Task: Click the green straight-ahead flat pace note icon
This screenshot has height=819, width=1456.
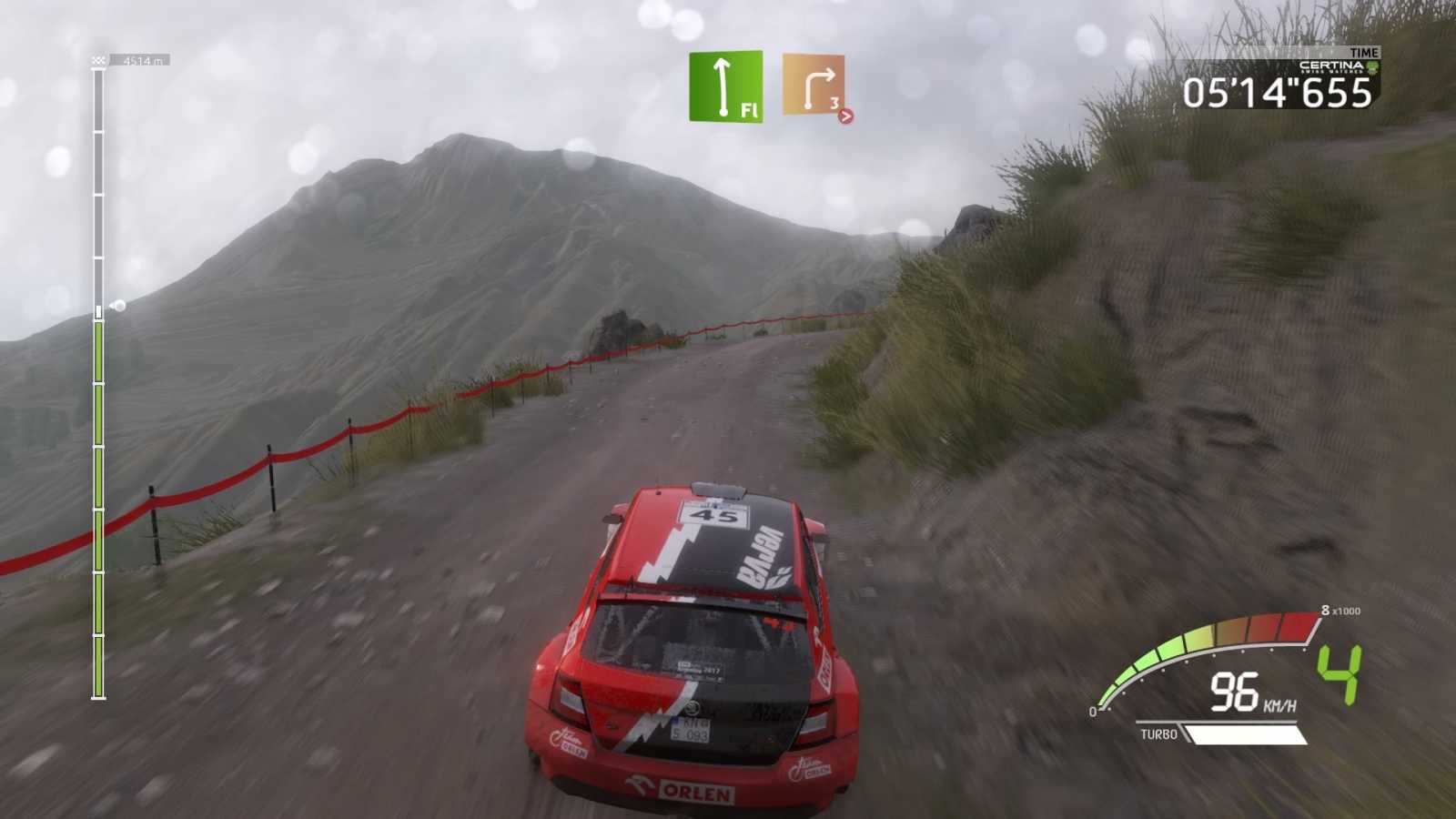Action: (725, 86)
